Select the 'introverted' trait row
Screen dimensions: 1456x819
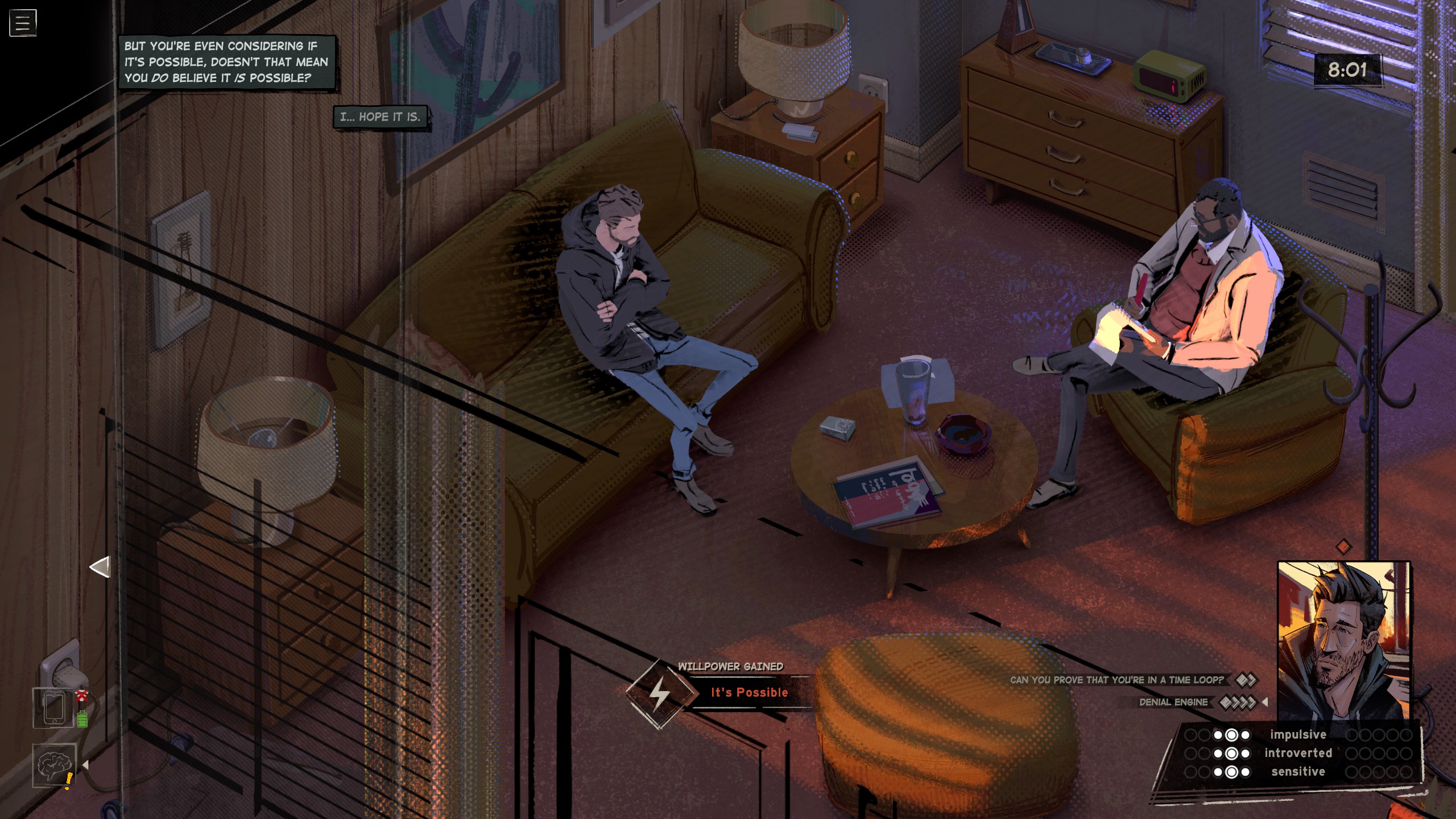1298,753
